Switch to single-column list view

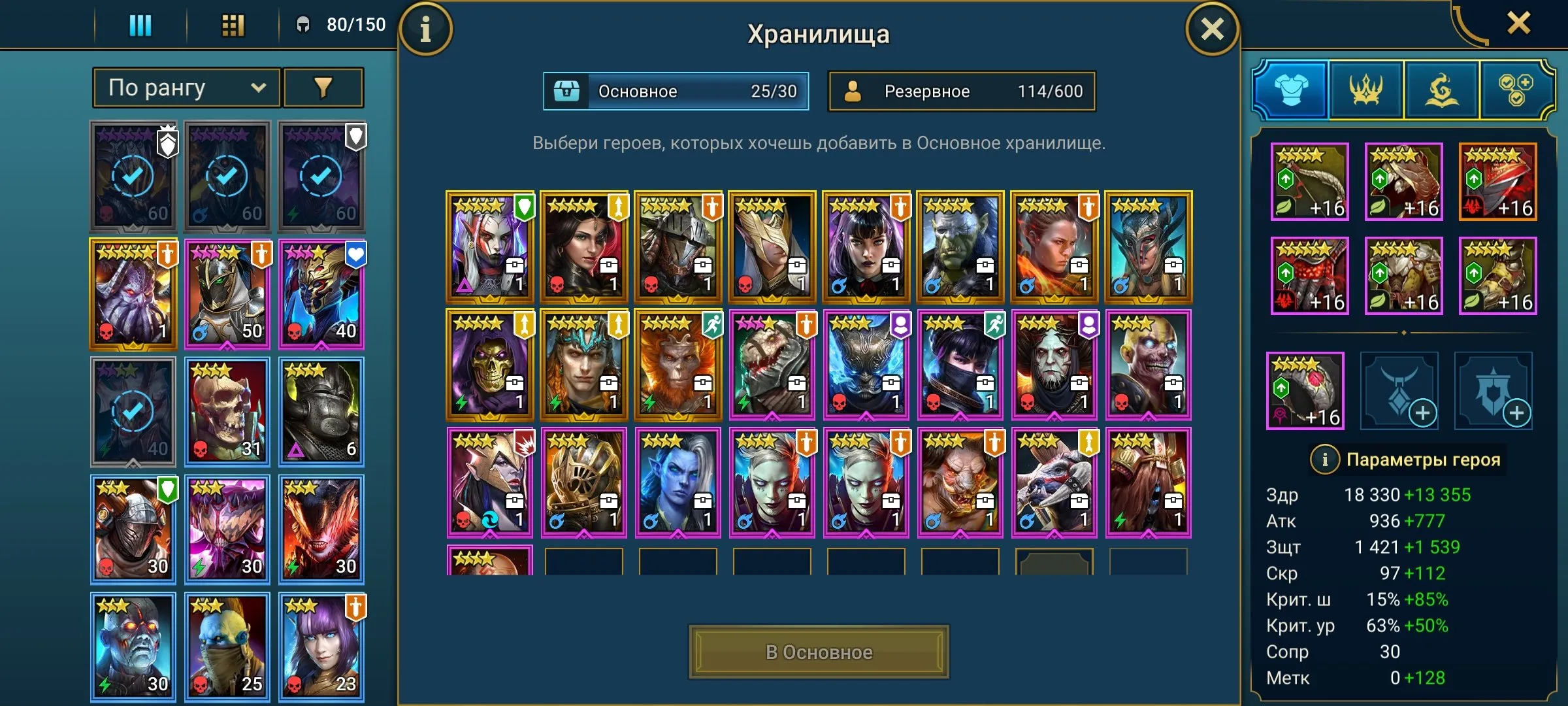(139, 26)
